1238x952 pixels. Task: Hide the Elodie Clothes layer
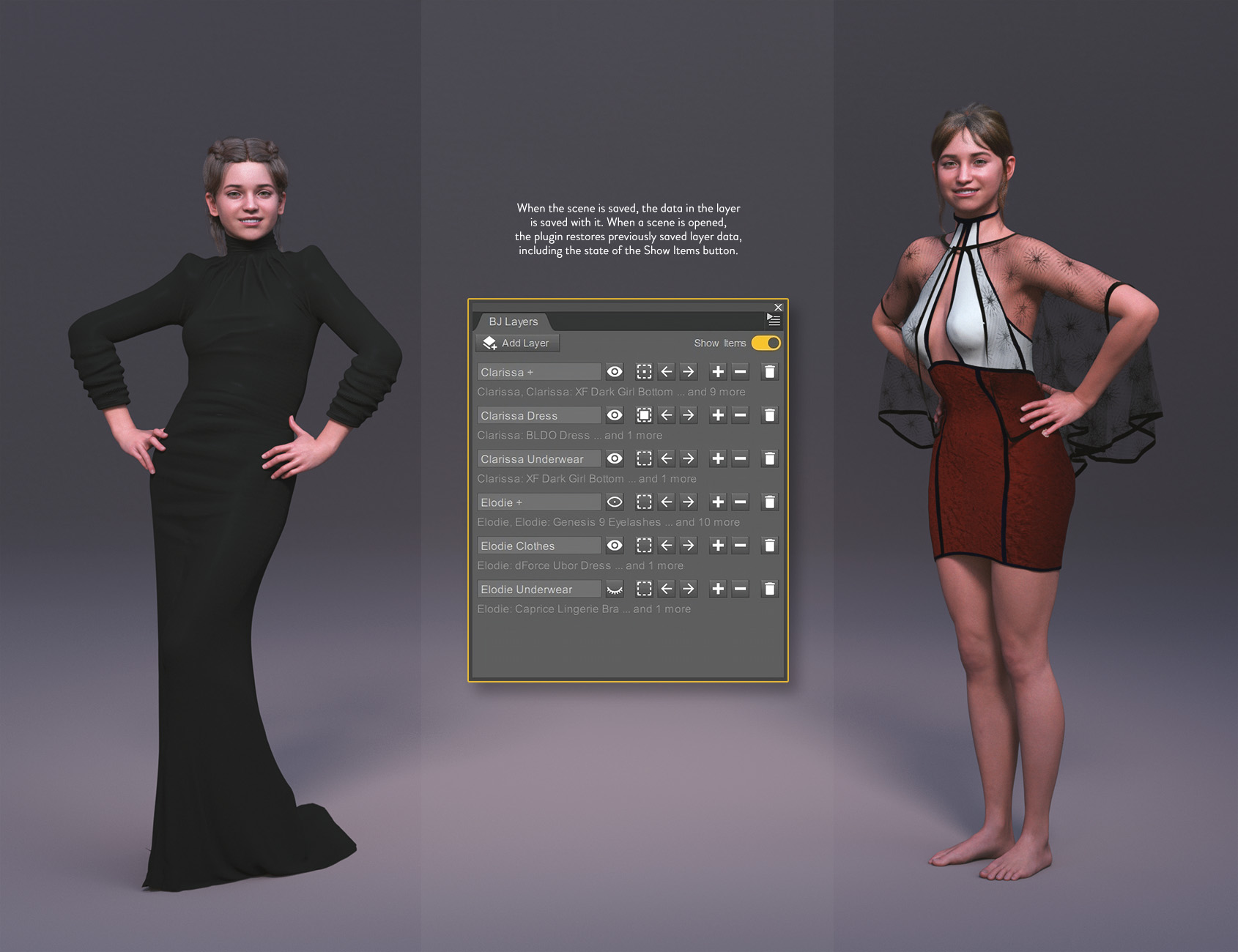(614, 546)
